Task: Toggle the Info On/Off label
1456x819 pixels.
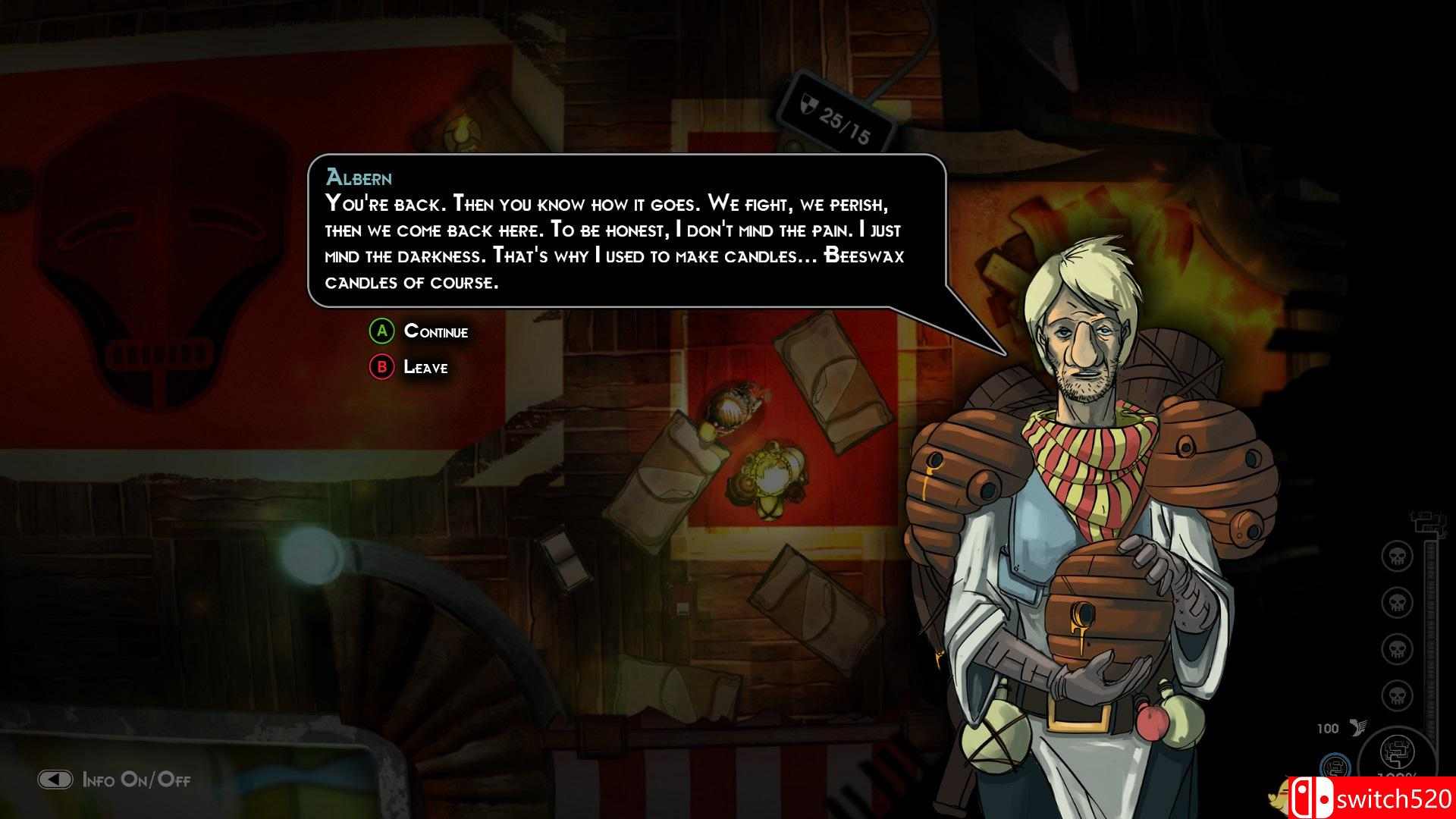Action: point(136,780)
